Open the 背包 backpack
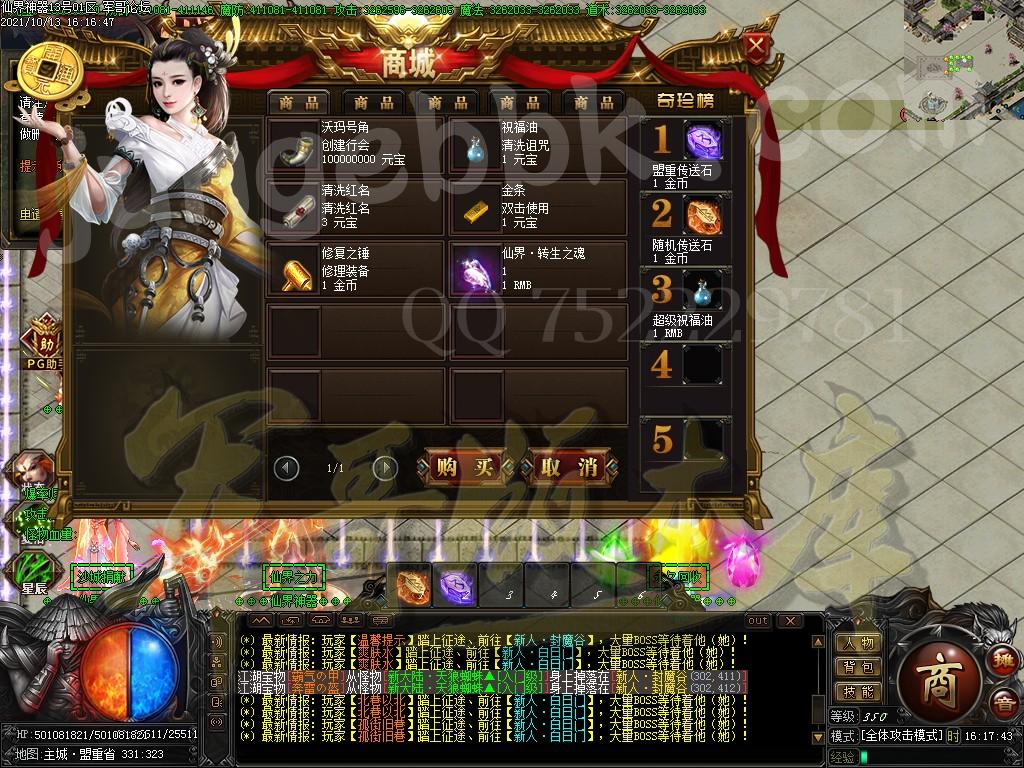 [859, 667]
